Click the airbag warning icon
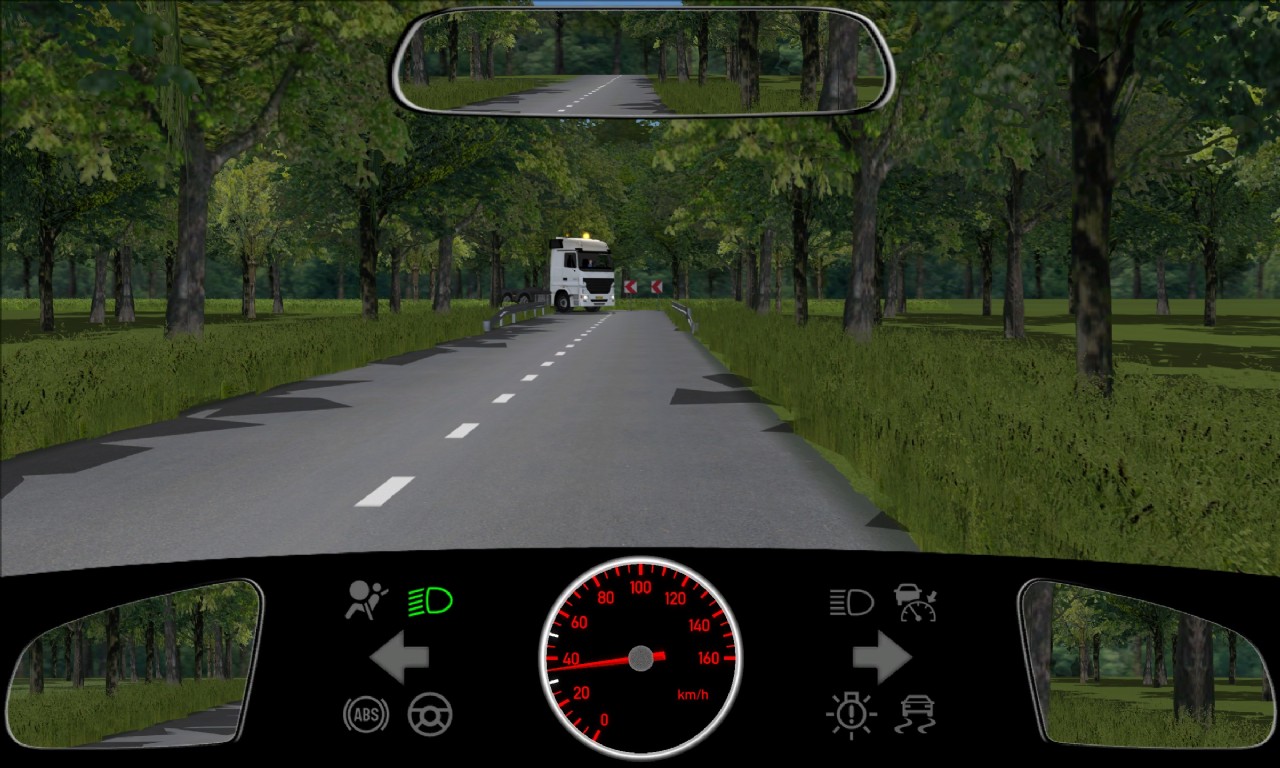The image size is (1280, 768). [366, 600]
